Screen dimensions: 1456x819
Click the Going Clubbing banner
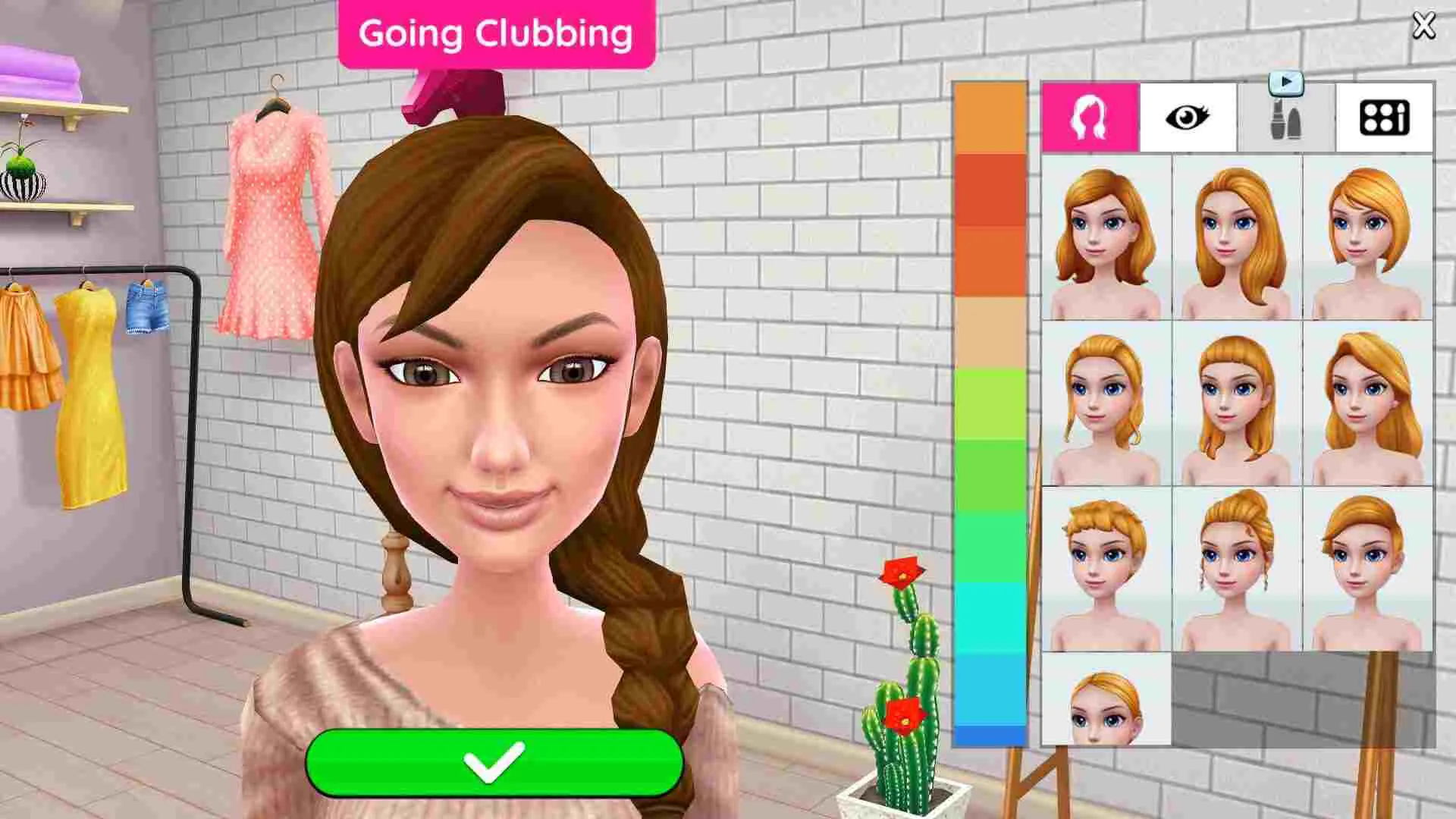coord(497,33)
